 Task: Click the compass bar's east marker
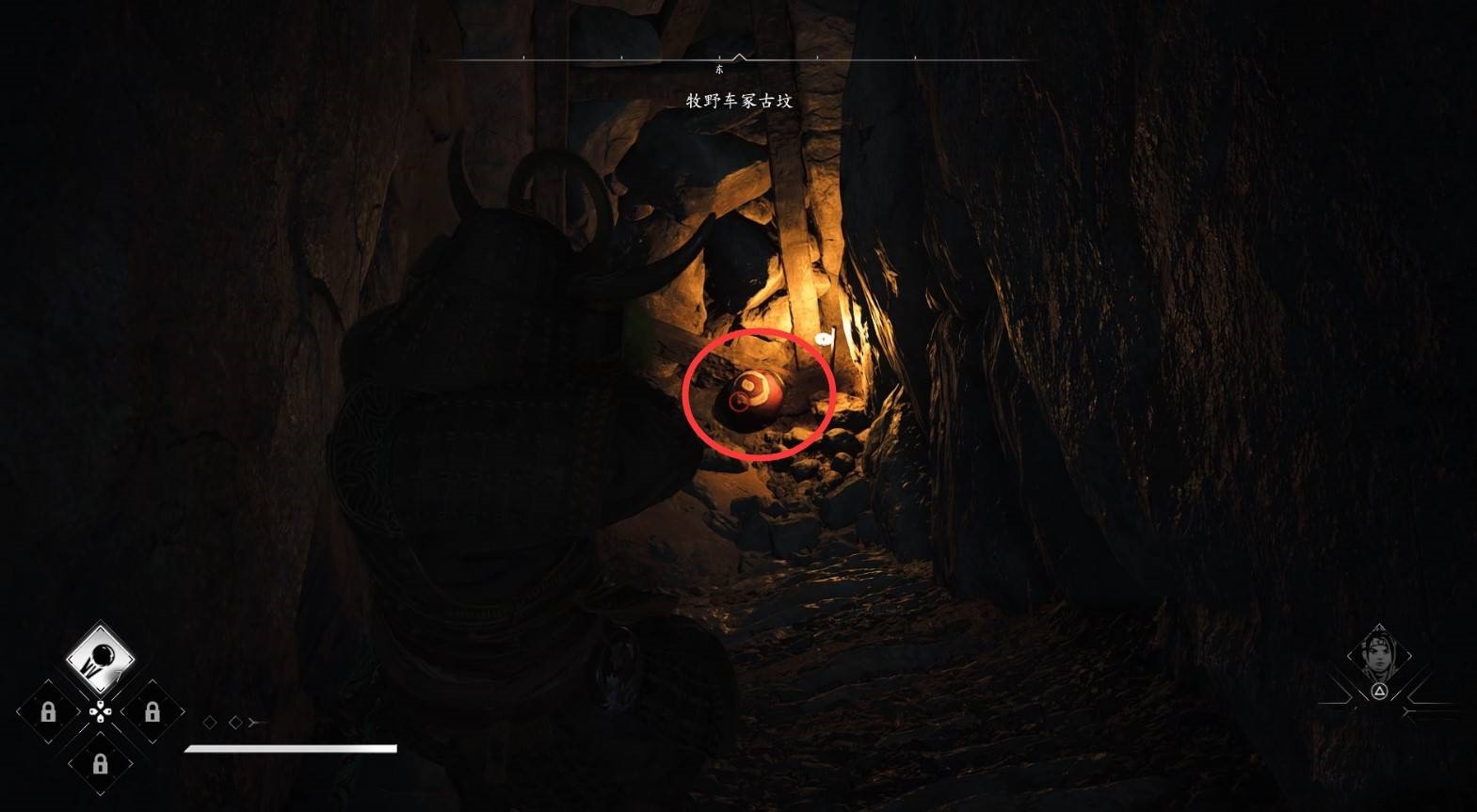[720, 70]
